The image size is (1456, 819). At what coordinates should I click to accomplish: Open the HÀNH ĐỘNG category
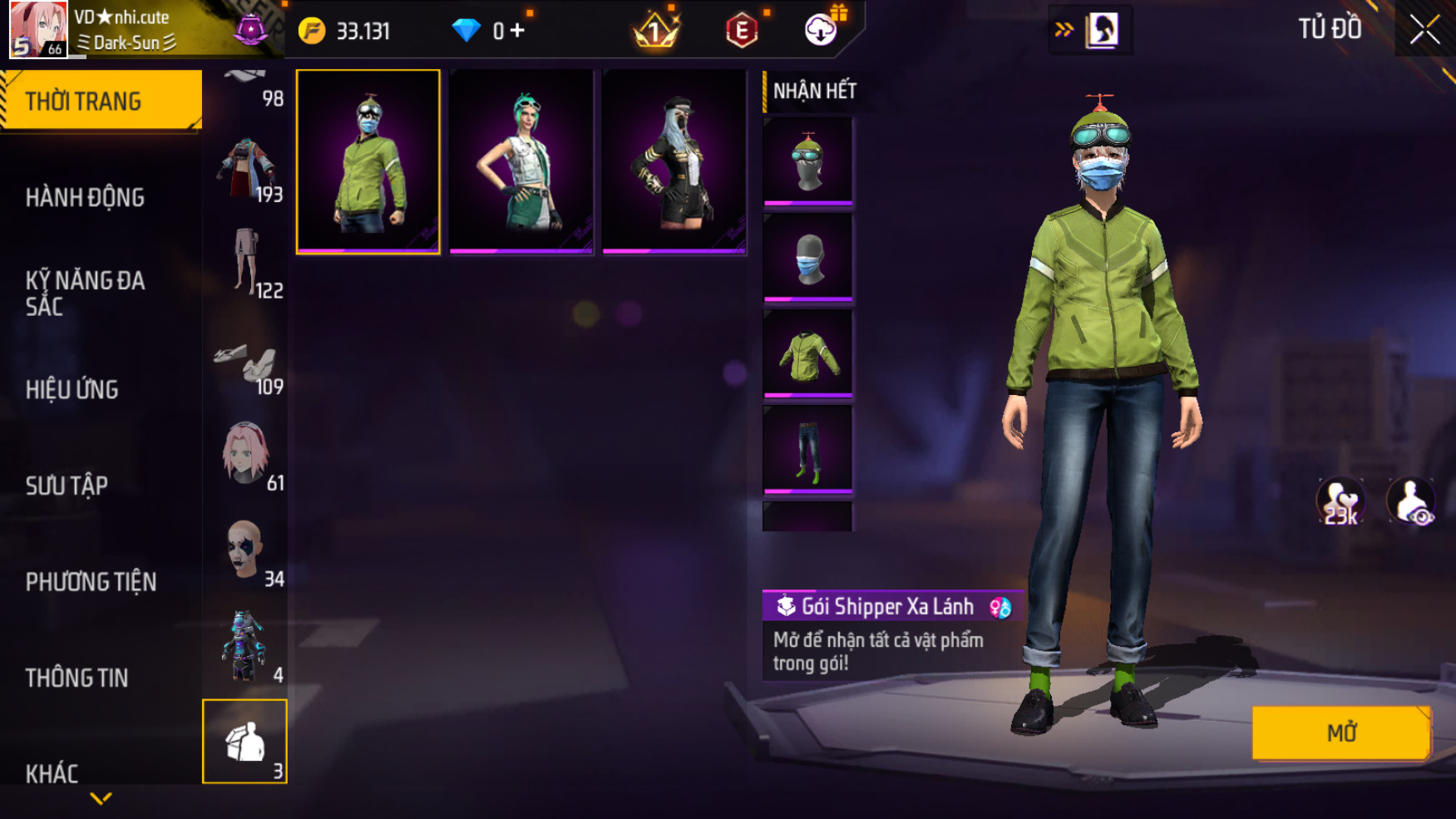[x=85, y=197]
